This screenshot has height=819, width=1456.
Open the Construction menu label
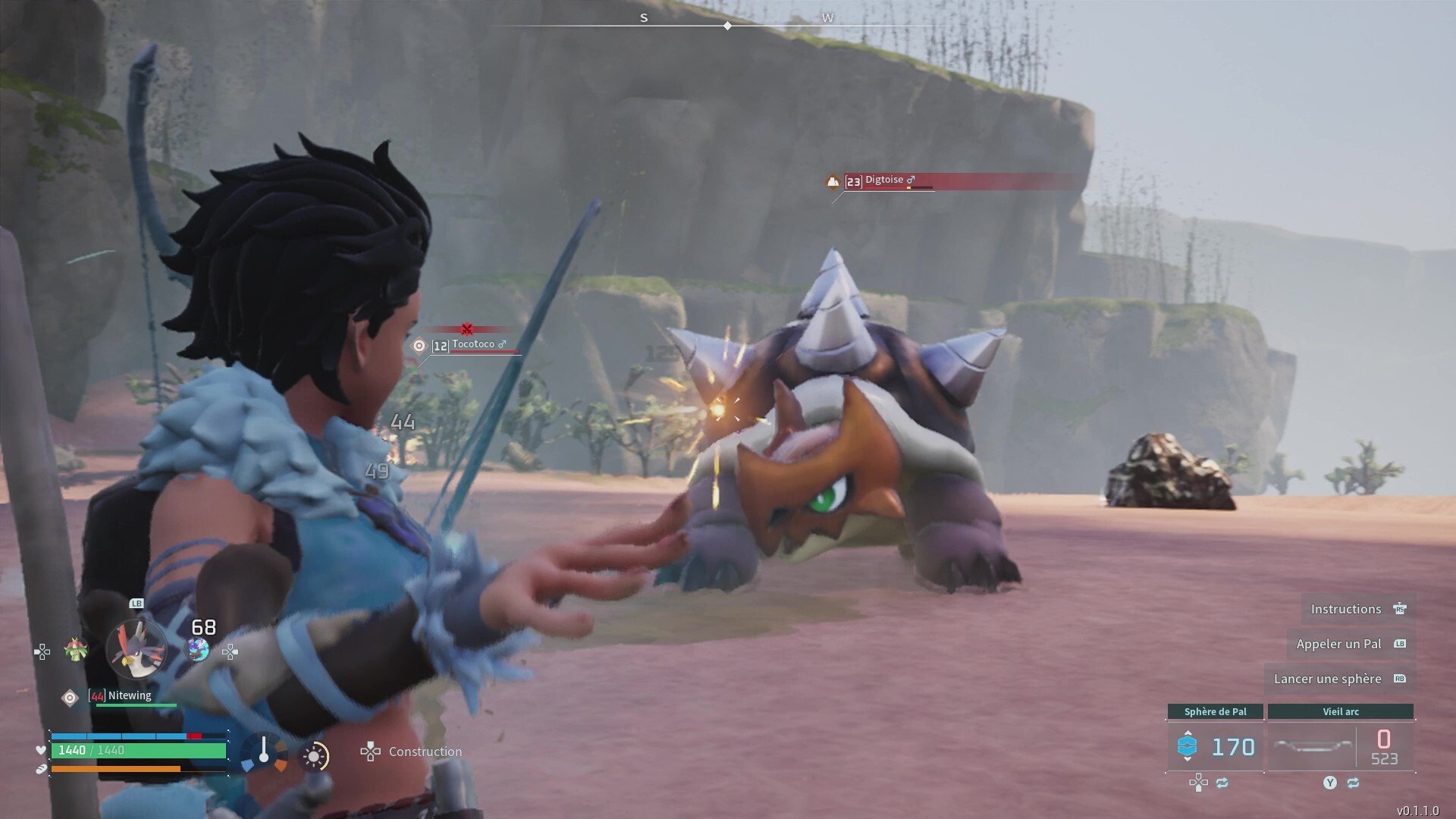[425, 752]
